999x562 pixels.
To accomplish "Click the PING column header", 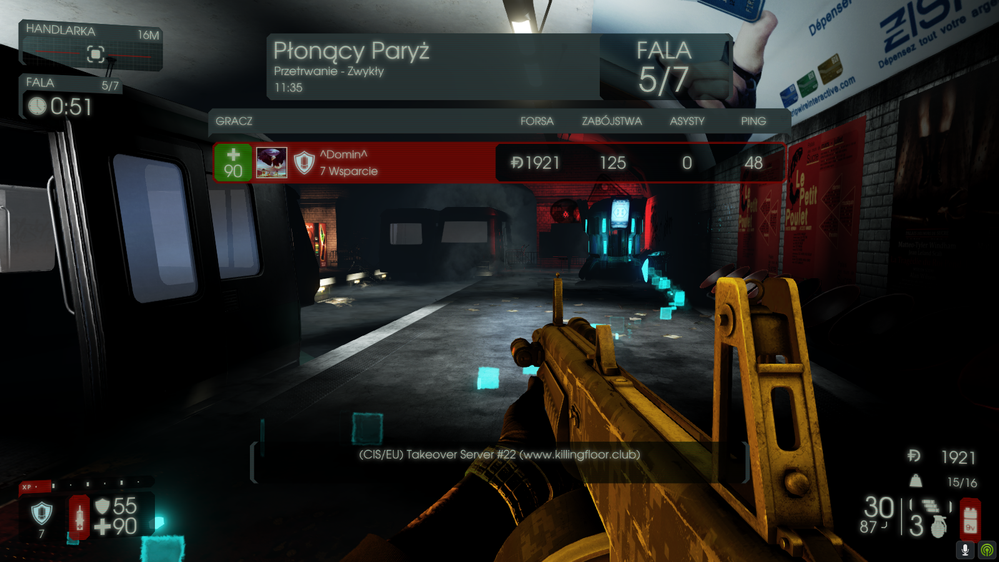I will (753, 121).
